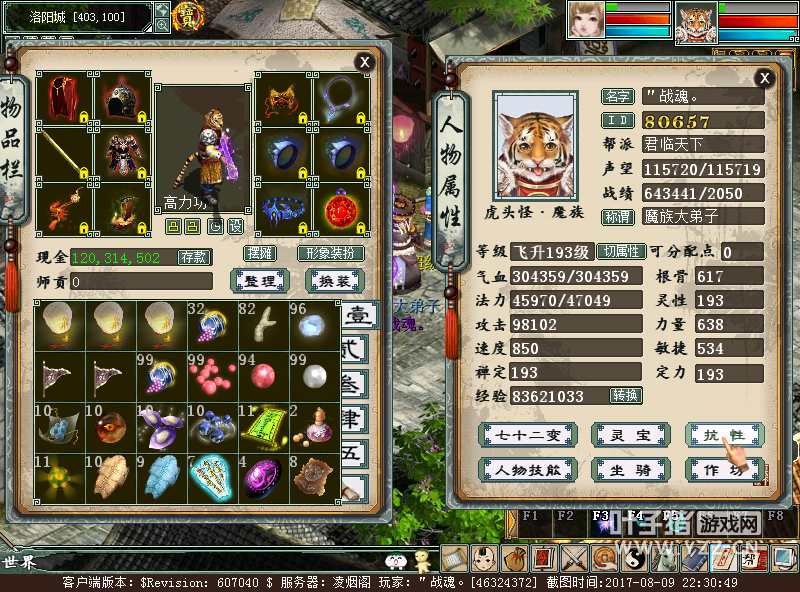Close the inventory panel
The width and height of the screenshot is (800, 592).
coord(365,62)
